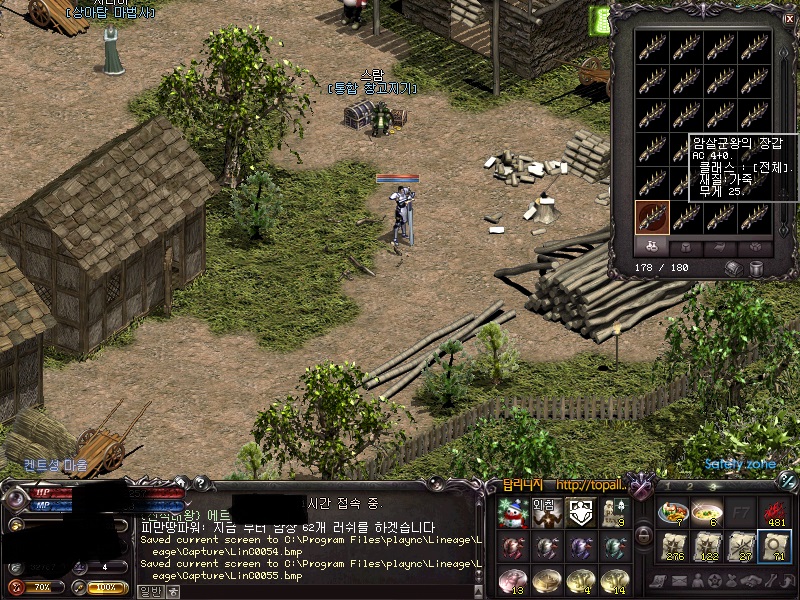Use the red crystal item stack of 481
The width and height of the screenshot is (800, 600).
point(775,512)
